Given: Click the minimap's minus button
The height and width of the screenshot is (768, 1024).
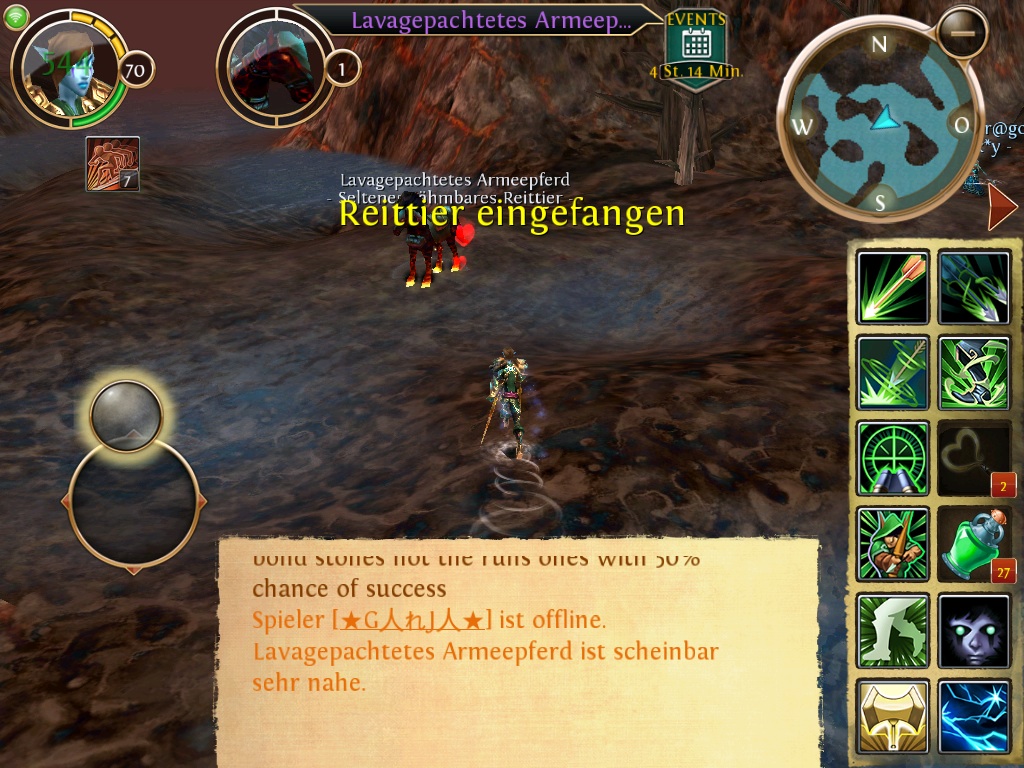Looking at the screenshot, I should [x=963, y=32].
